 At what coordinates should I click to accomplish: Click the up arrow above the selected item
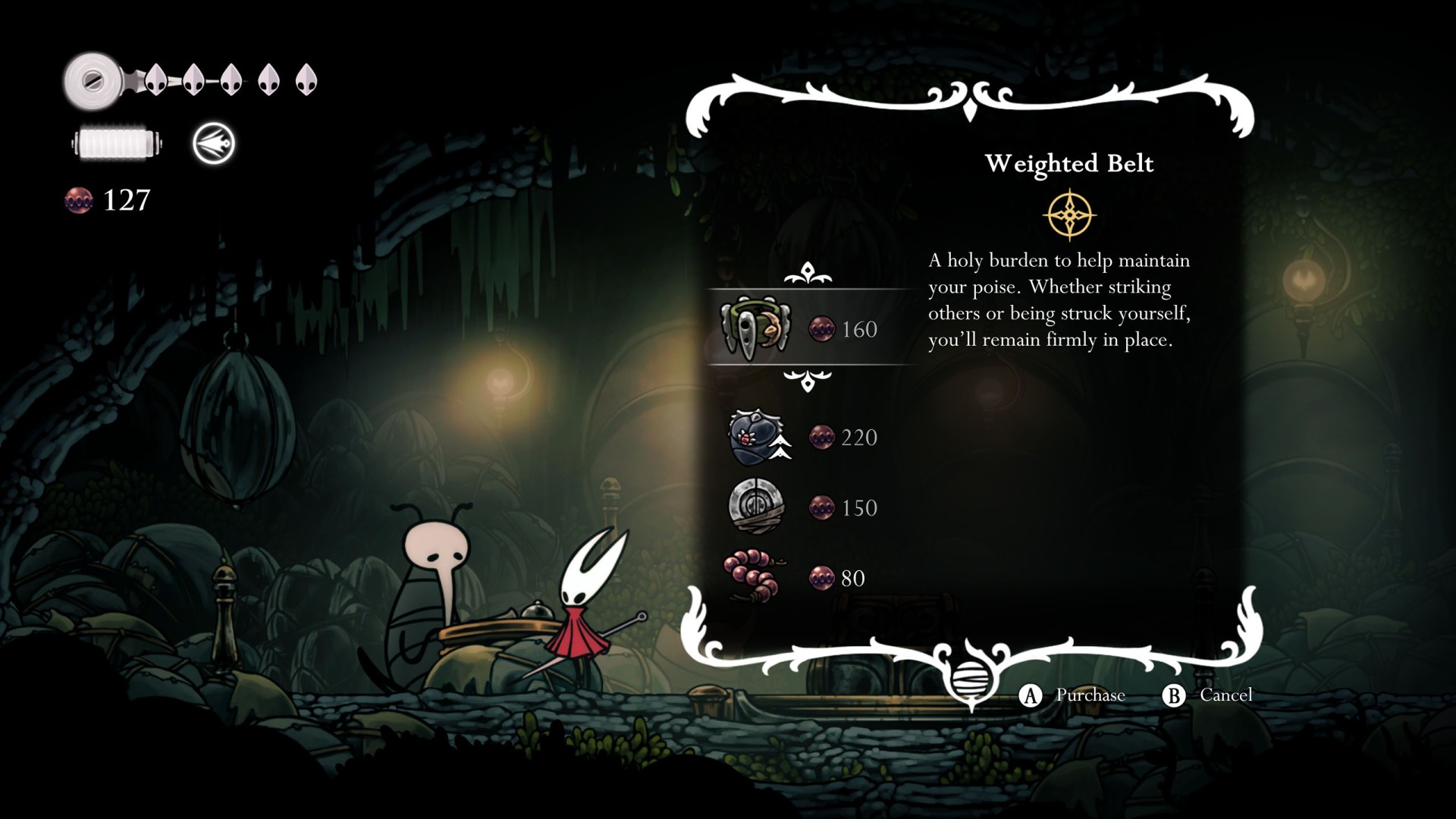point(808,273)
